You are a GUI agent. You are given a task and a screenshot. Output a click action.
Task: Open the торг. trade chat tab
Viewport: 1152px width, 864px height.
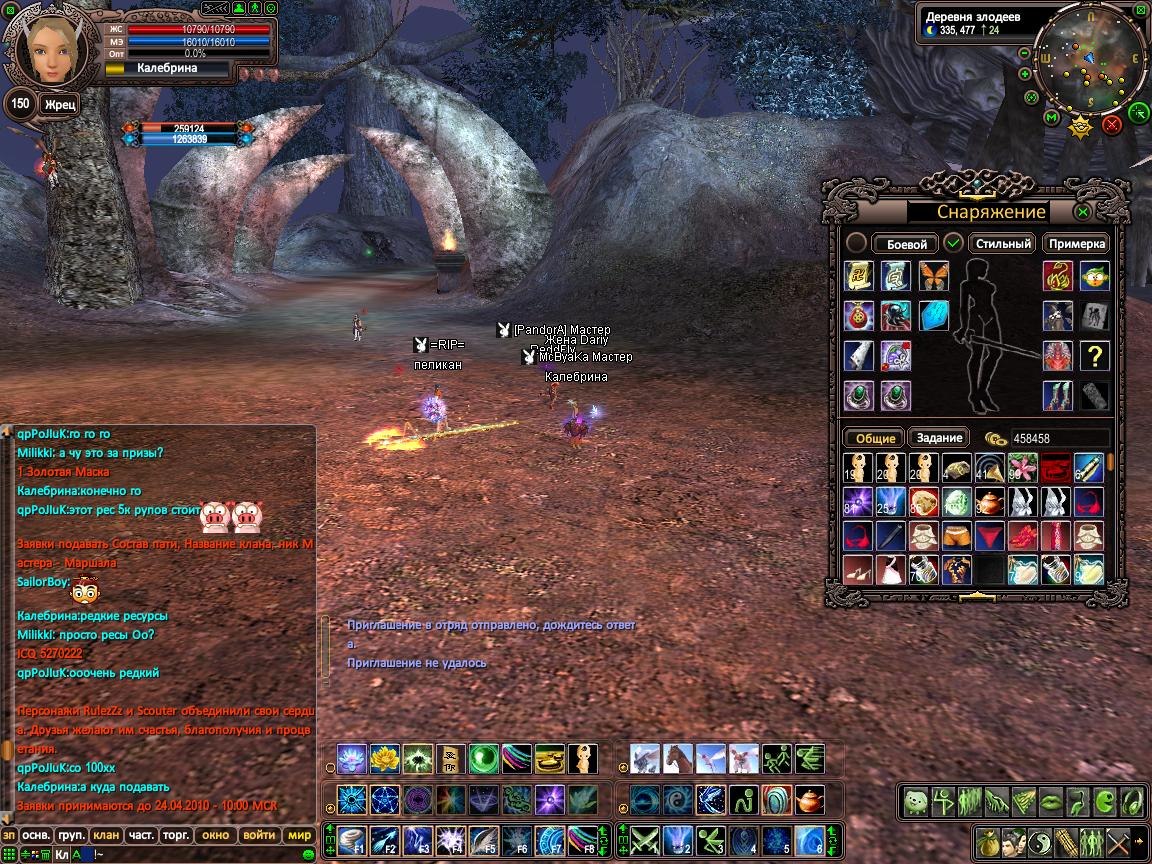[176, 835]
